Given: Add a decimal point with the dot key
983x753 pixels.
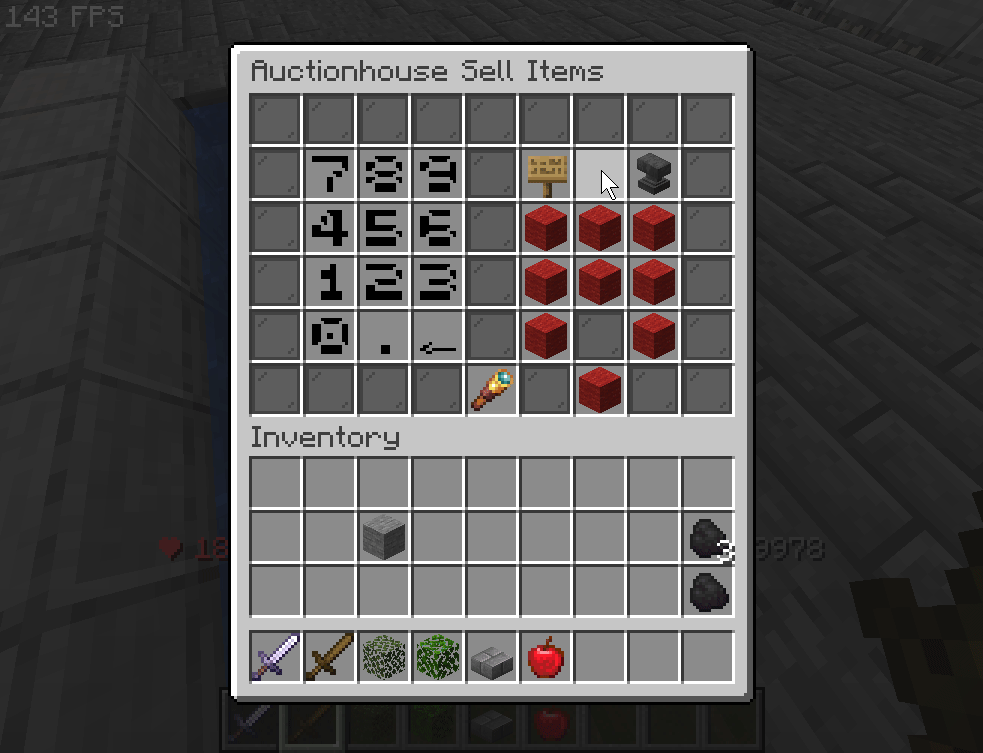Looking at the screenshot, I should click(x=384, y=337).
